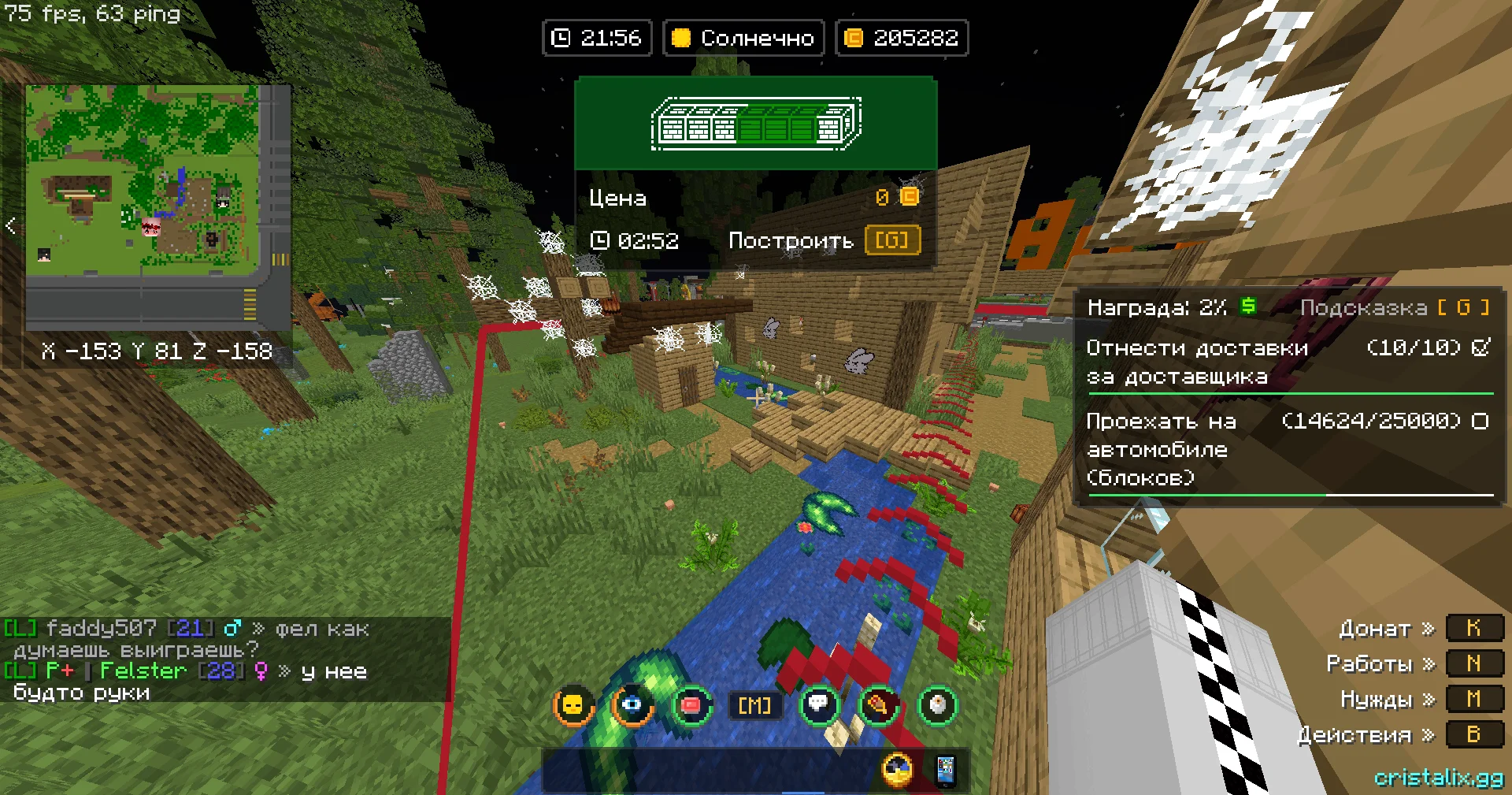Click faddy507's name in chat
This screenshot has height=795, width=1512.
(x=101, y=629)
